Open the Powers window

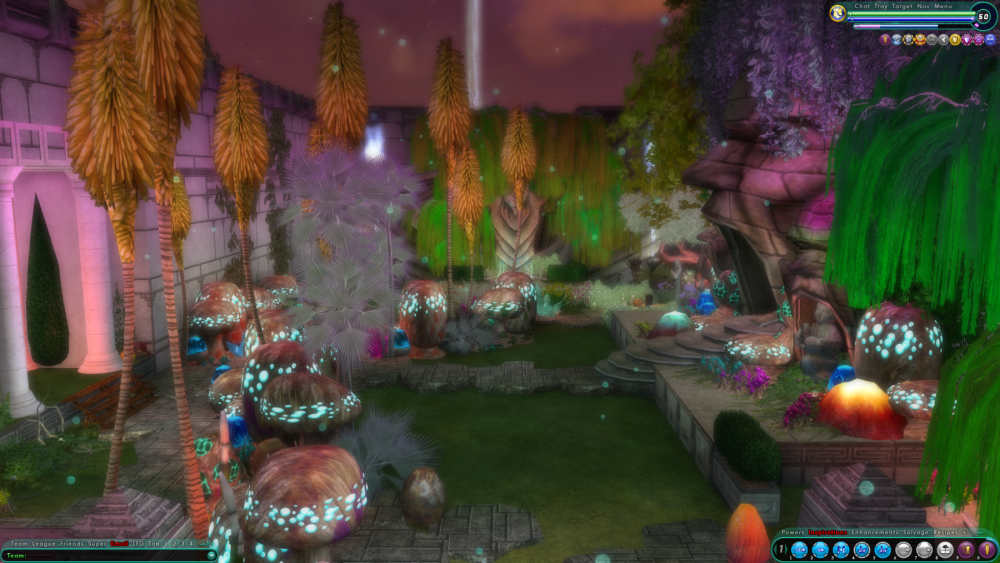(792, 532)
